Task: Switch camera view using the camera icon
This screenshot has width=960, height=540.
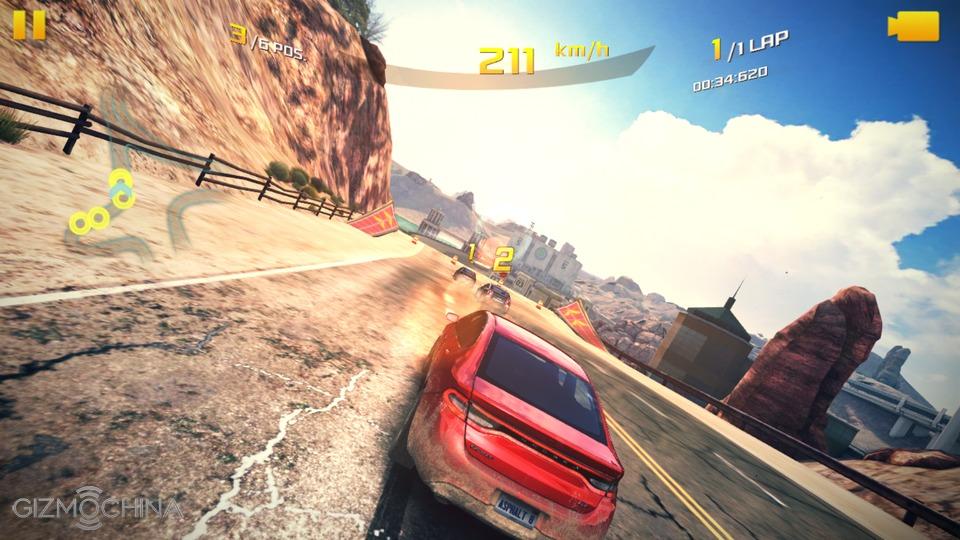Action: coord(913,26)
